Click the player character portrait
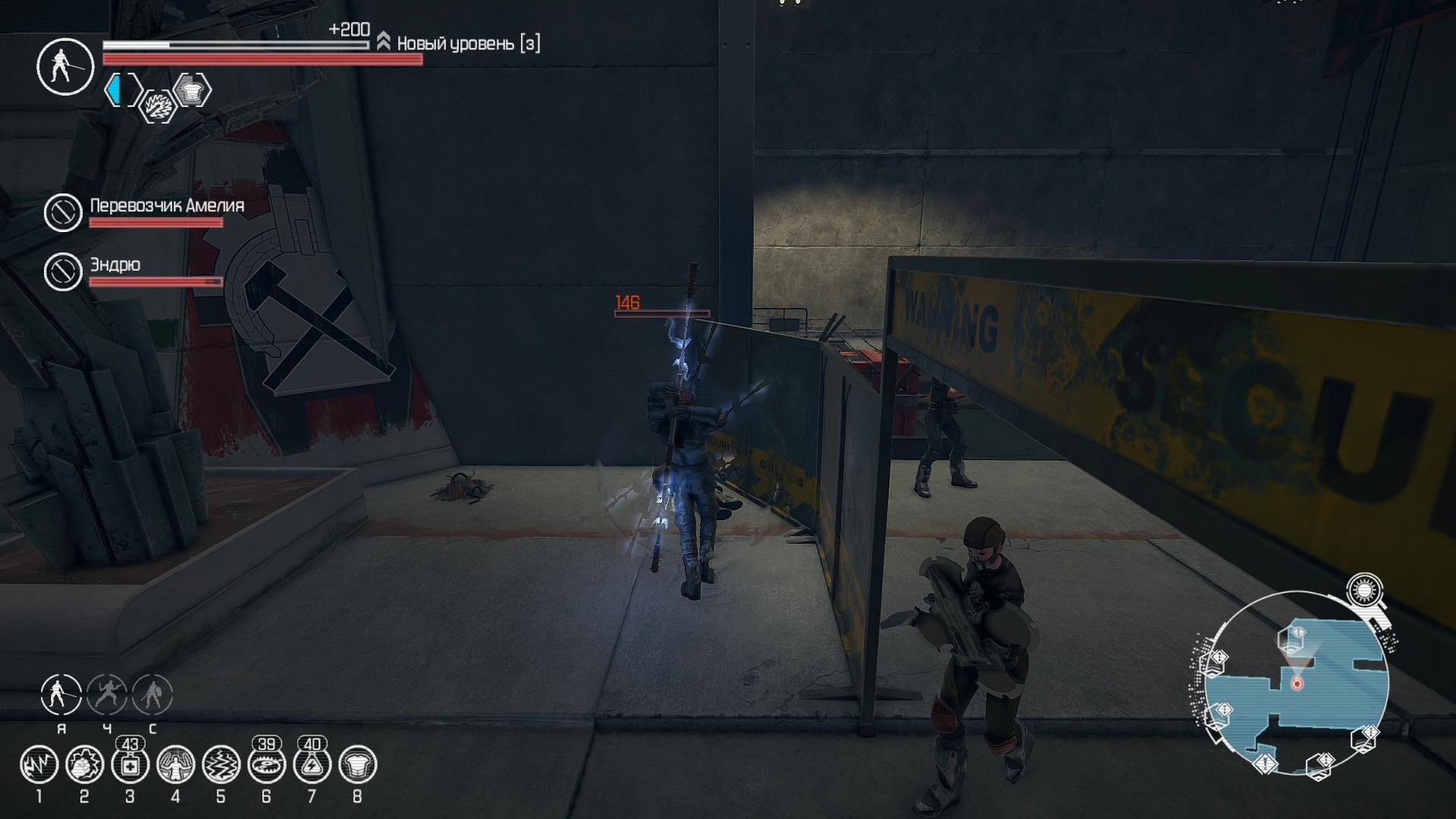Image resolution: width=1456 pixels, height=819 pixels. coord(65,67)
